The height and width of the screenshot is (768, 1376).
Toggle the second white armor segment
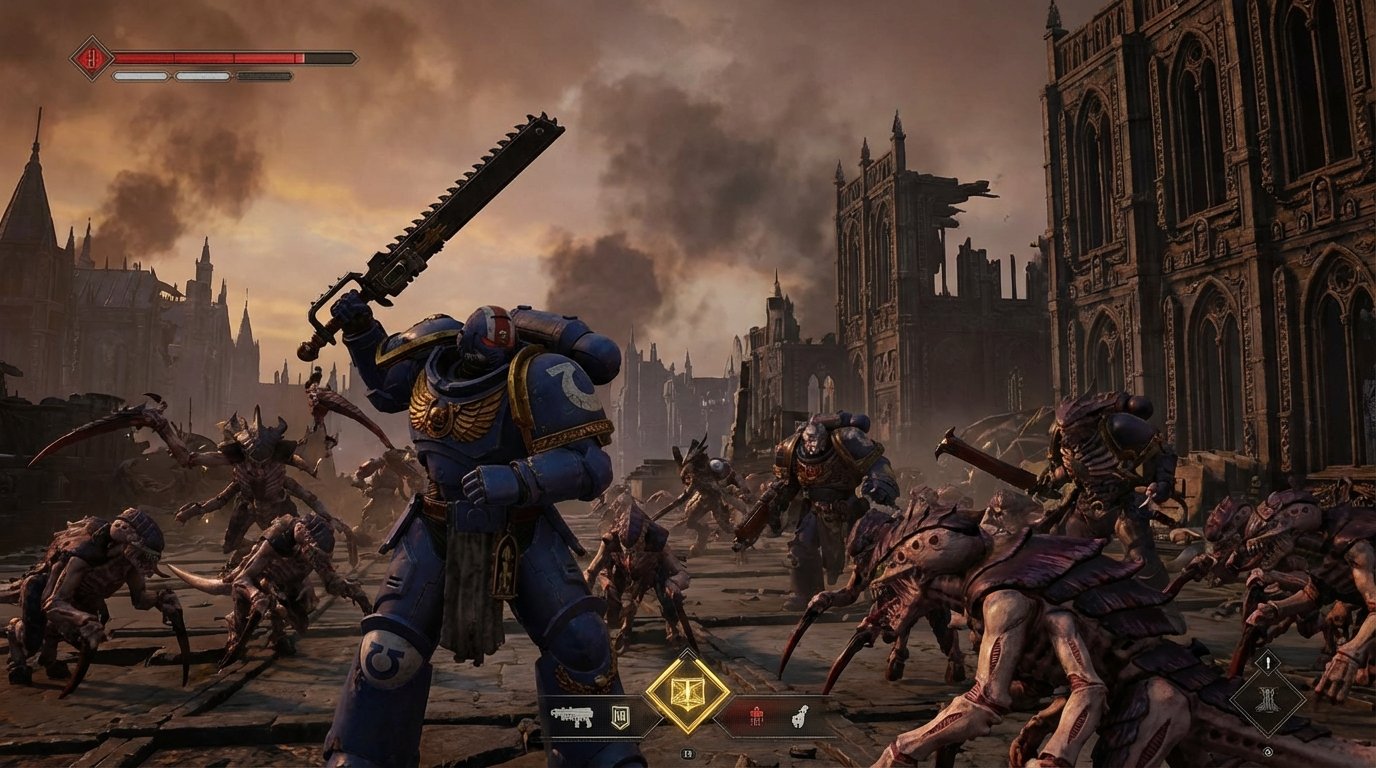pyautogui.click(x=202, y=76)
